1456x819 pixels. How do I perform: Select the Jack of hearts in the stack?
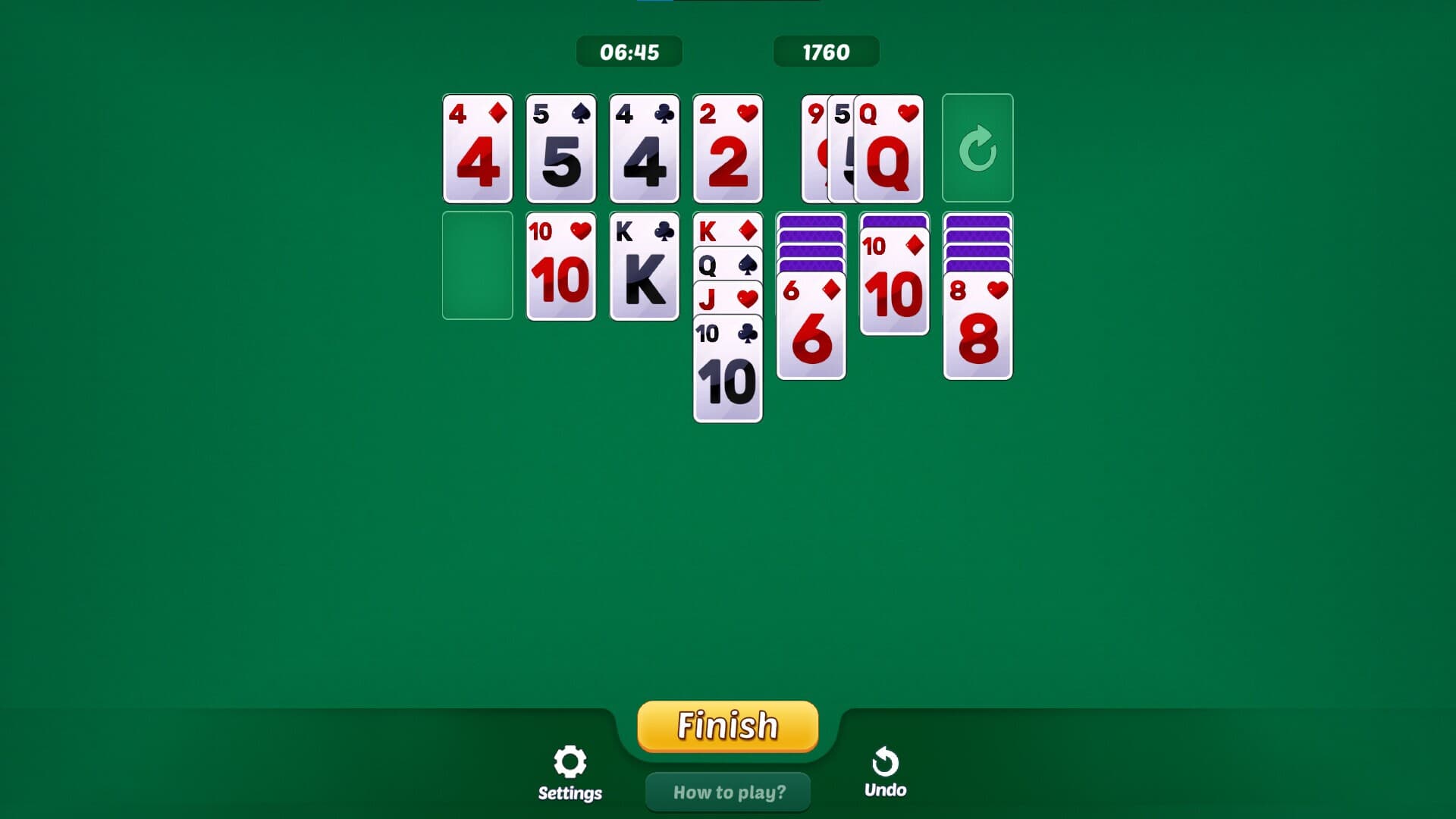[727, 298]
